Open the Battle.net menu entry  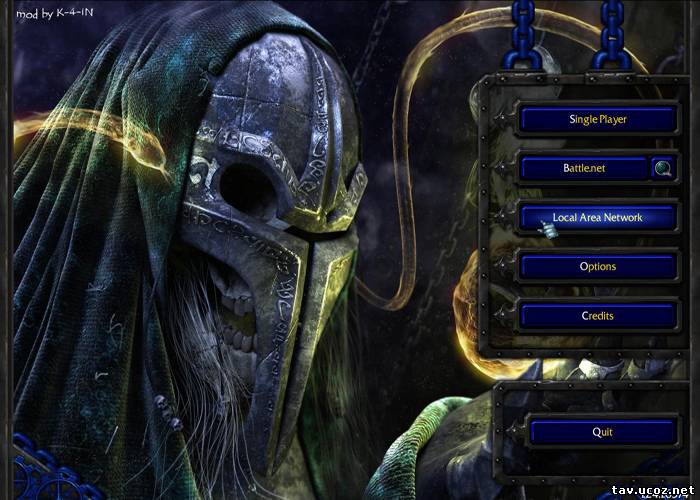pos(584,168)
